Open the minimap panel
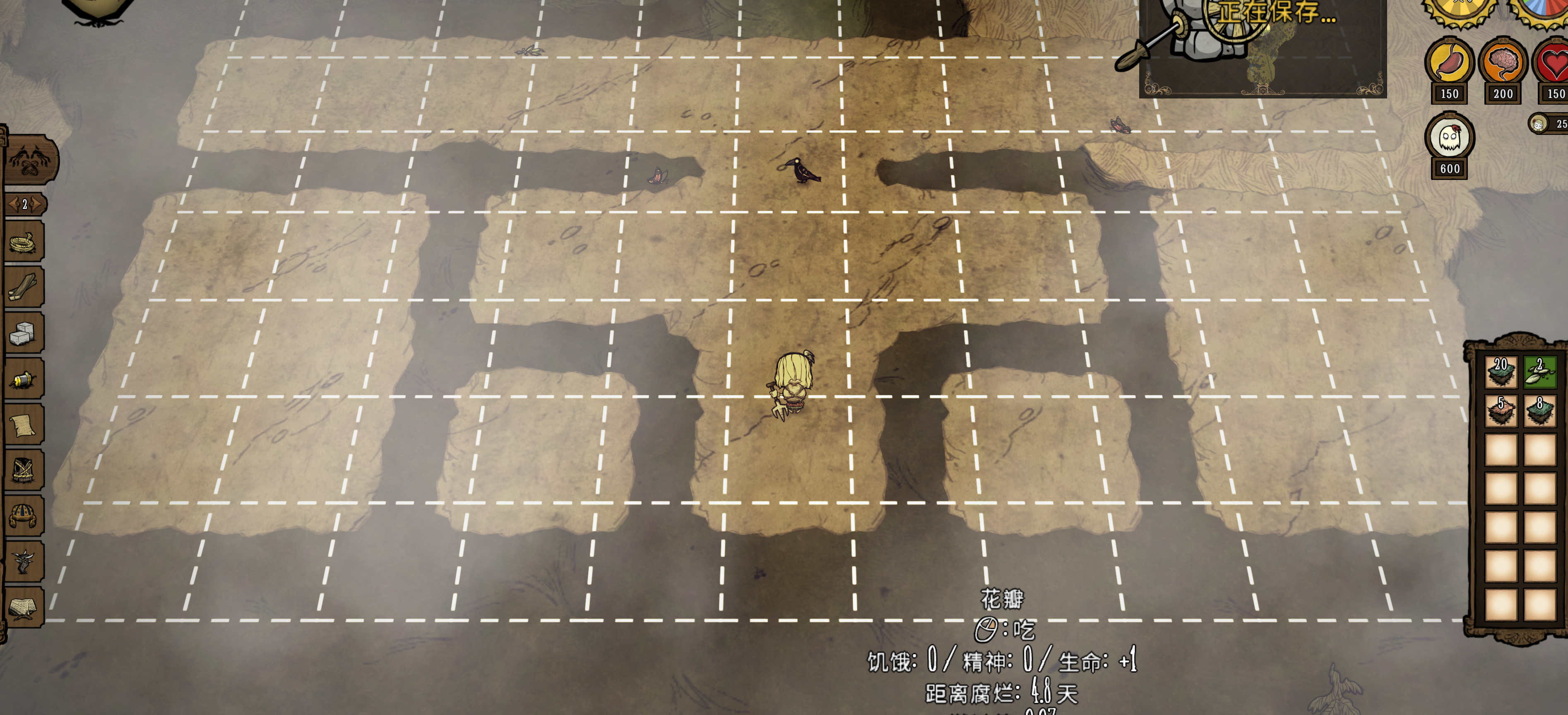The height and width of the screenshot is (715, 1568). (x=1263, y=49)
